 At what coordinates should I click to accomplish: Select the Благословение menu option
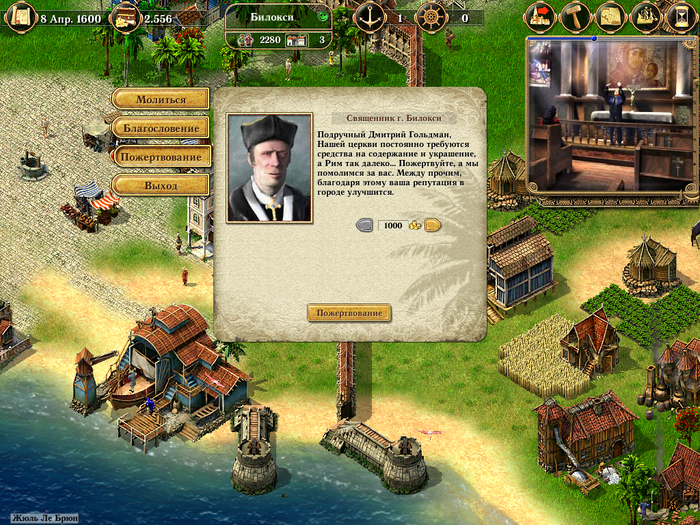[x=161, y=128]
